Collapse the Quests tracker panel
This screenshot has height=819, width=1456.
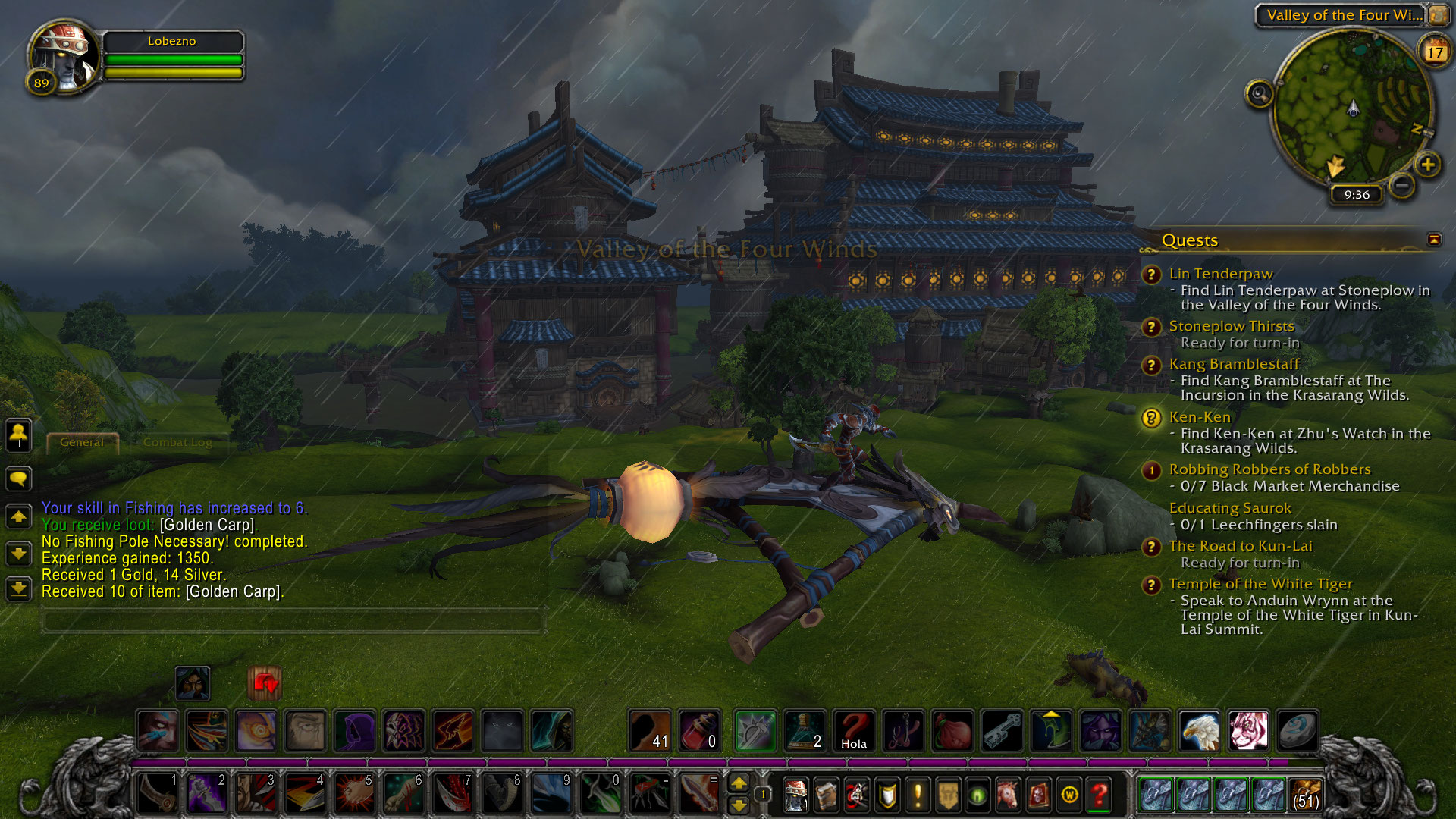1434,240
